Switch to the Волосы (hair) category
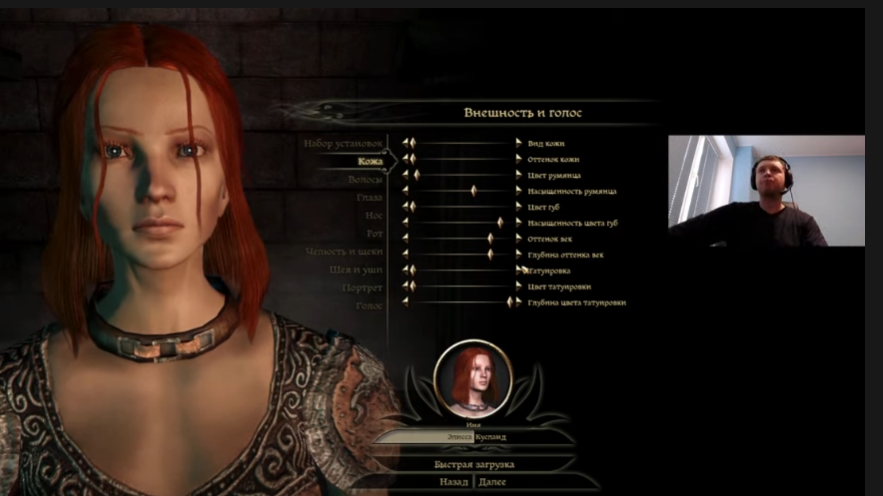The width and height of the screenshot is (883, 496). pyautogui.click(x=365, y=179)
